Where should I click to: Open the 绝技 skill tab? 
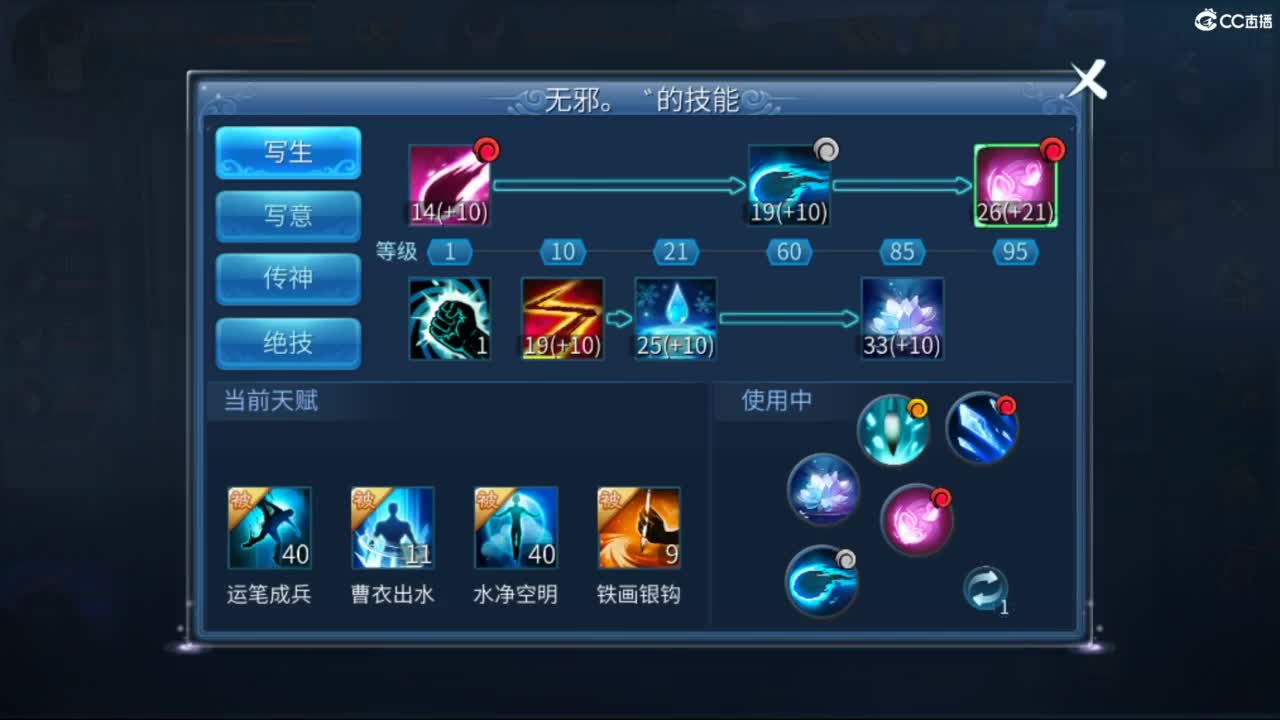pos(288,342)
